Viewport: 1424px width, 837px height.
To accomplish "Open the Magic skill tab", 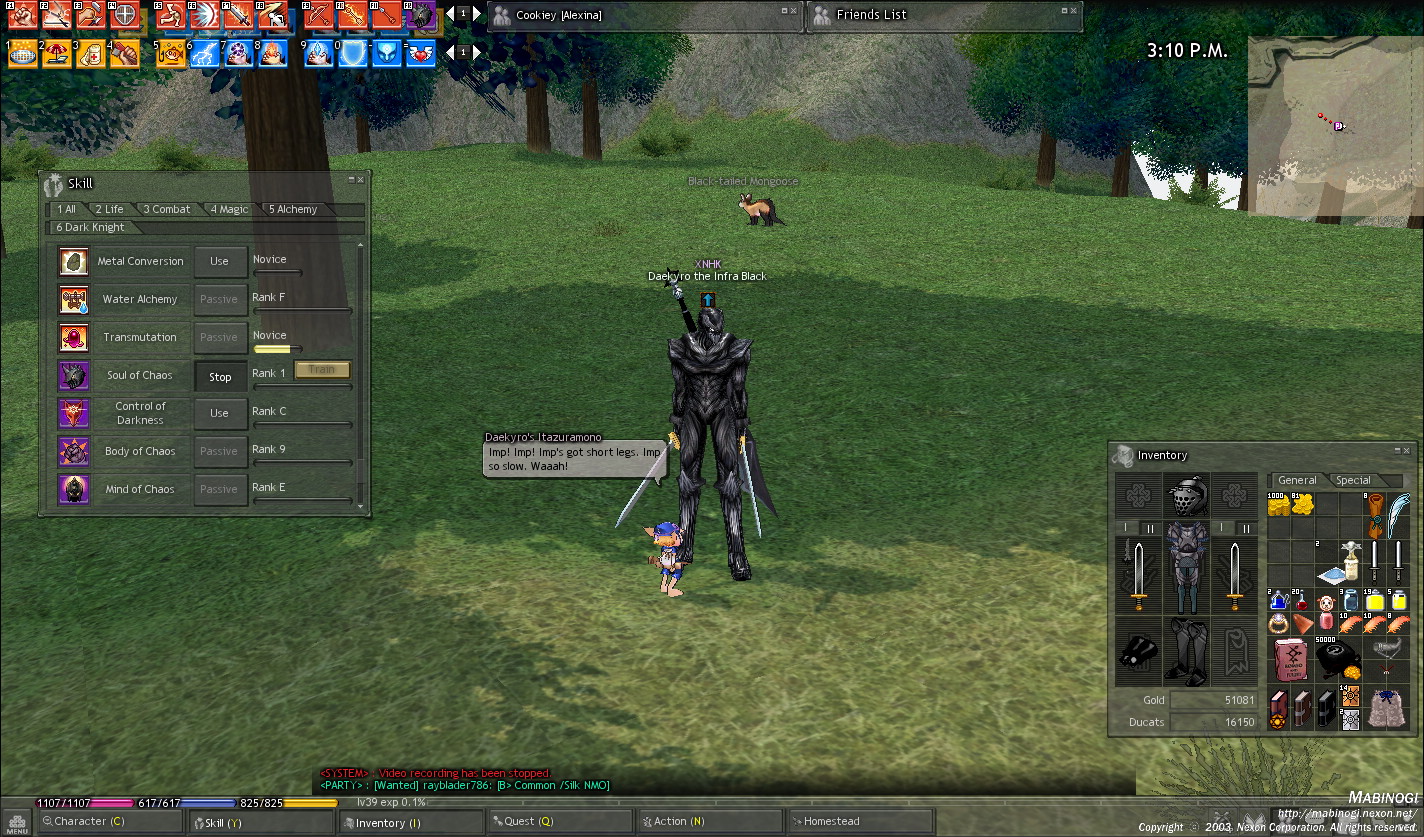I will (229, 209).
